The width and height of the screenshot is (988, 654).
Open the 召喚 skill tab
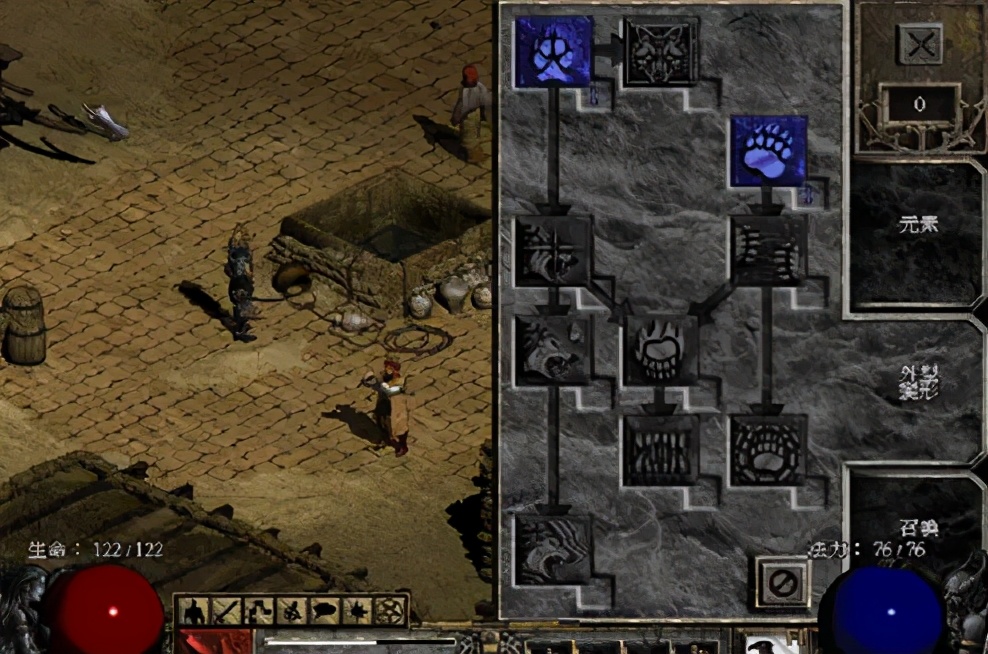tap(918, 528)
